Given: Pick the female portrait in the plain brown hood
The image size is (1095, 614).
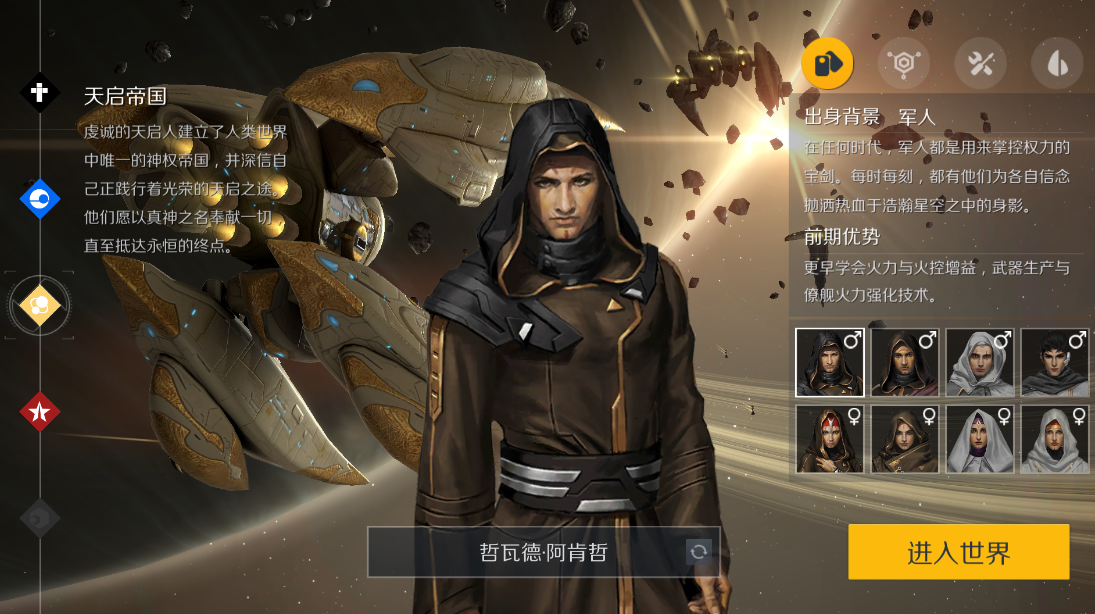Looking at the screenshot, I should [905, 438].
